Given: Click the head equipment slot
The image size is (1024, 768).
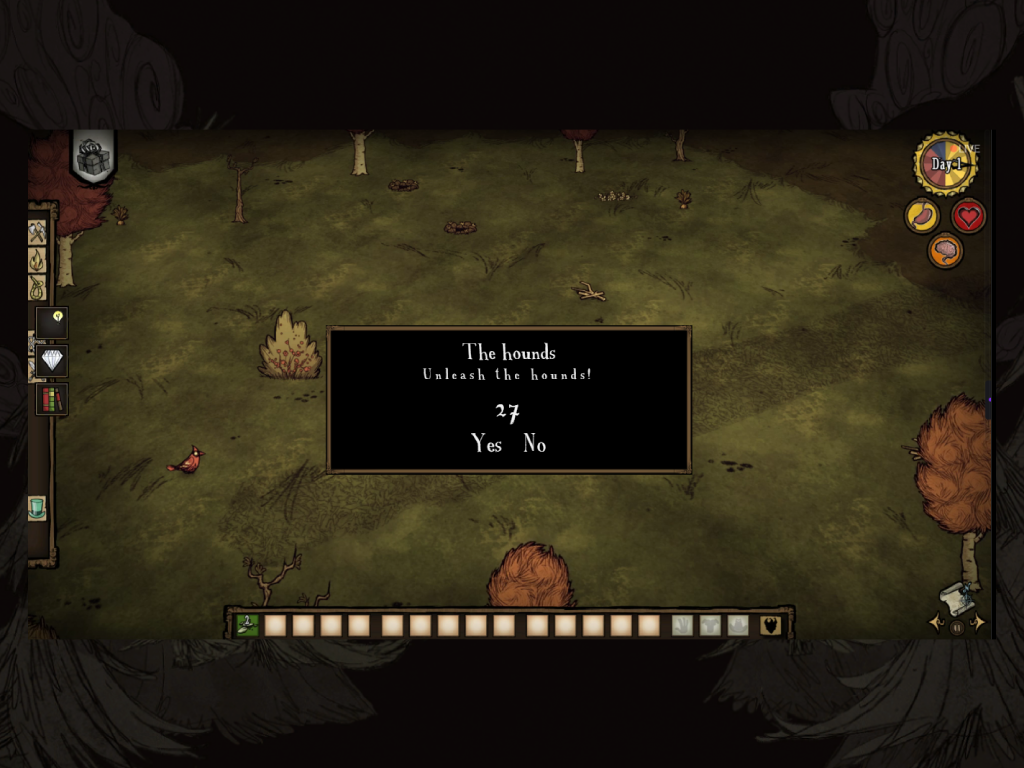Looking at the screenshot, I should 738,626.
